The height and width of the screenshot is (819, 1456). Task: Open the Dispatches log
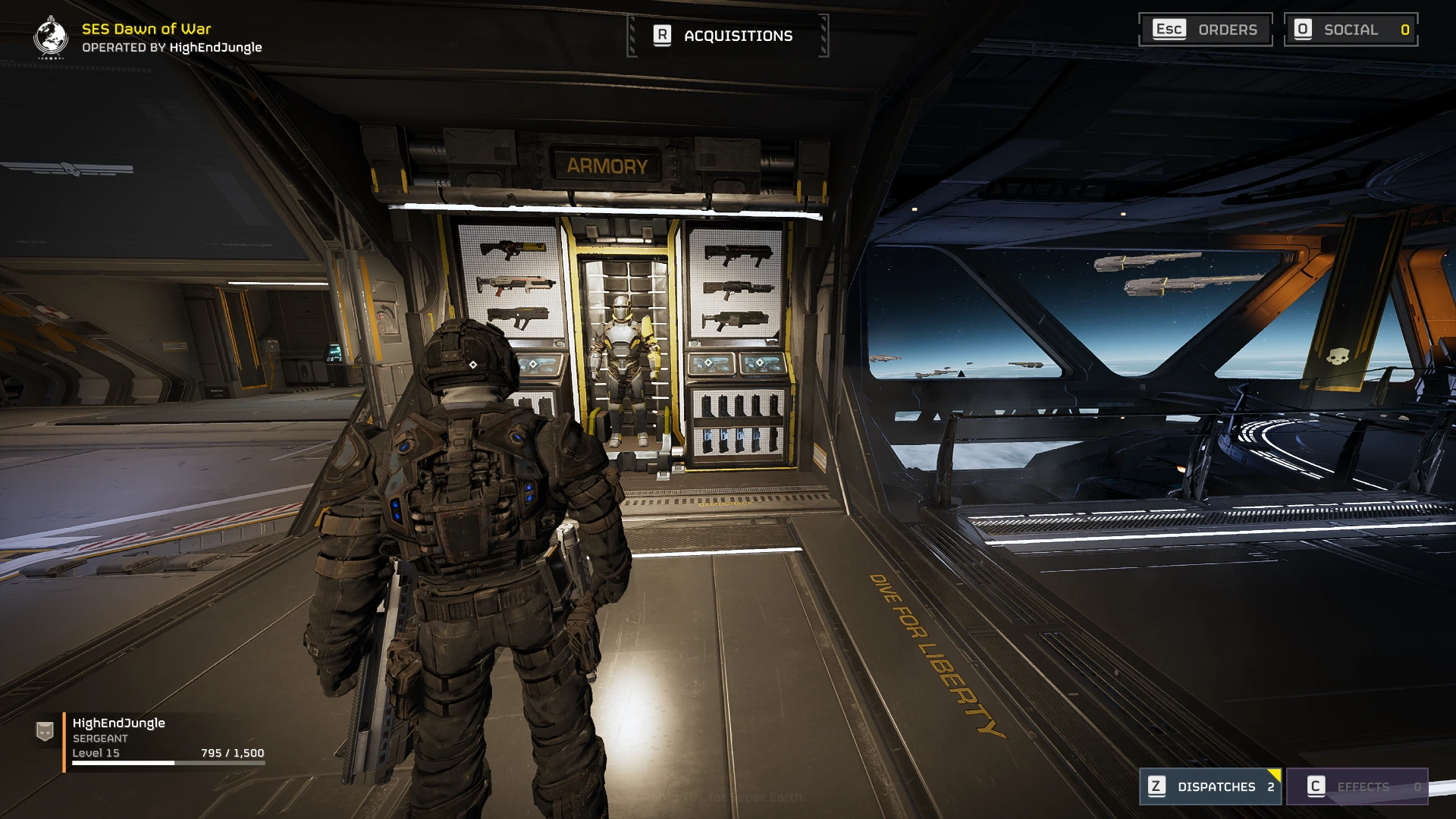click(x=1210, y=786)
